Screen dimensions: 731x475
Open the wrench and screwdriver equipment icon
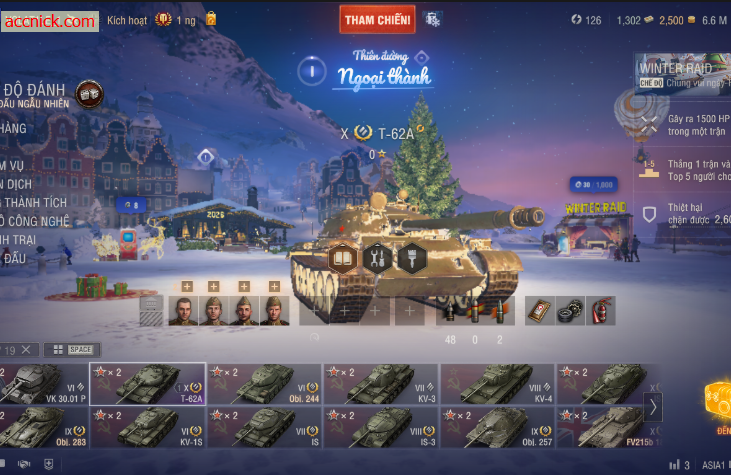tap(377, 258)
